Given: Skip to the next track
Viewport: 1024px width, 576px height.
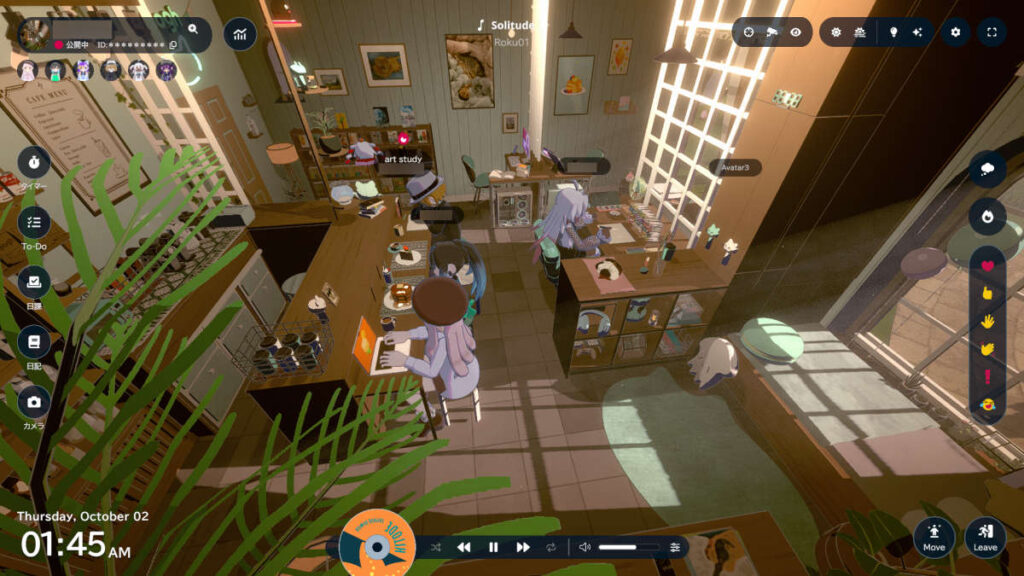Looking at the screenshot, I should pyautogui.click(x=523, y=547).
